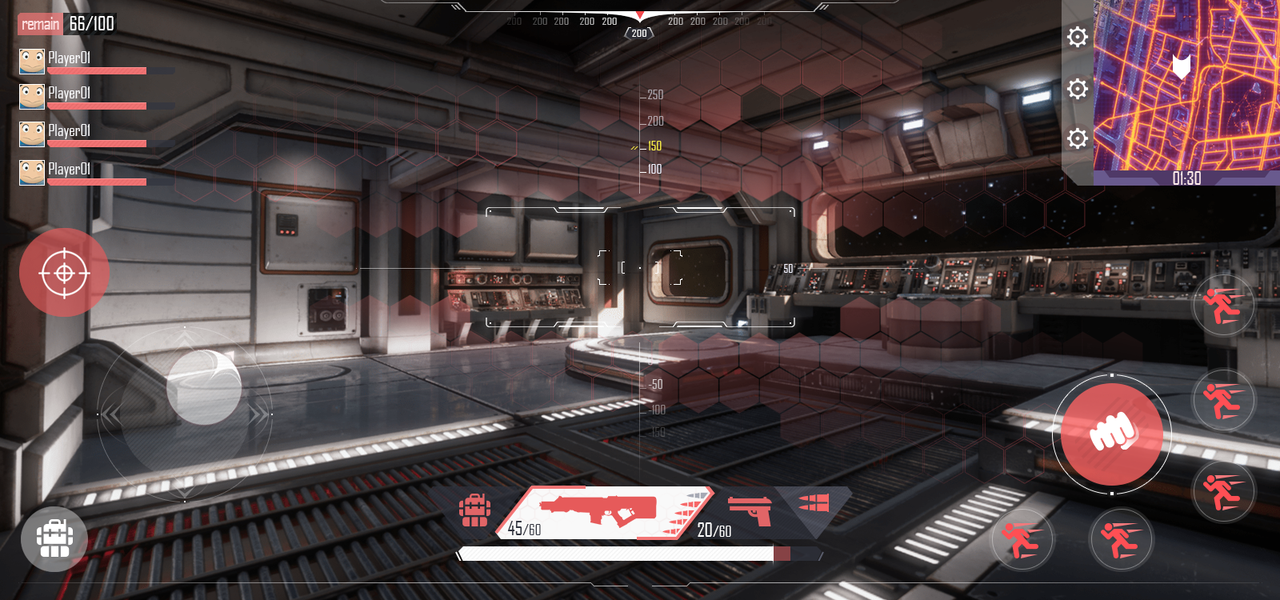Tap the red crosshair aim button
The image size is (1280, 600).
click(64, 272)
